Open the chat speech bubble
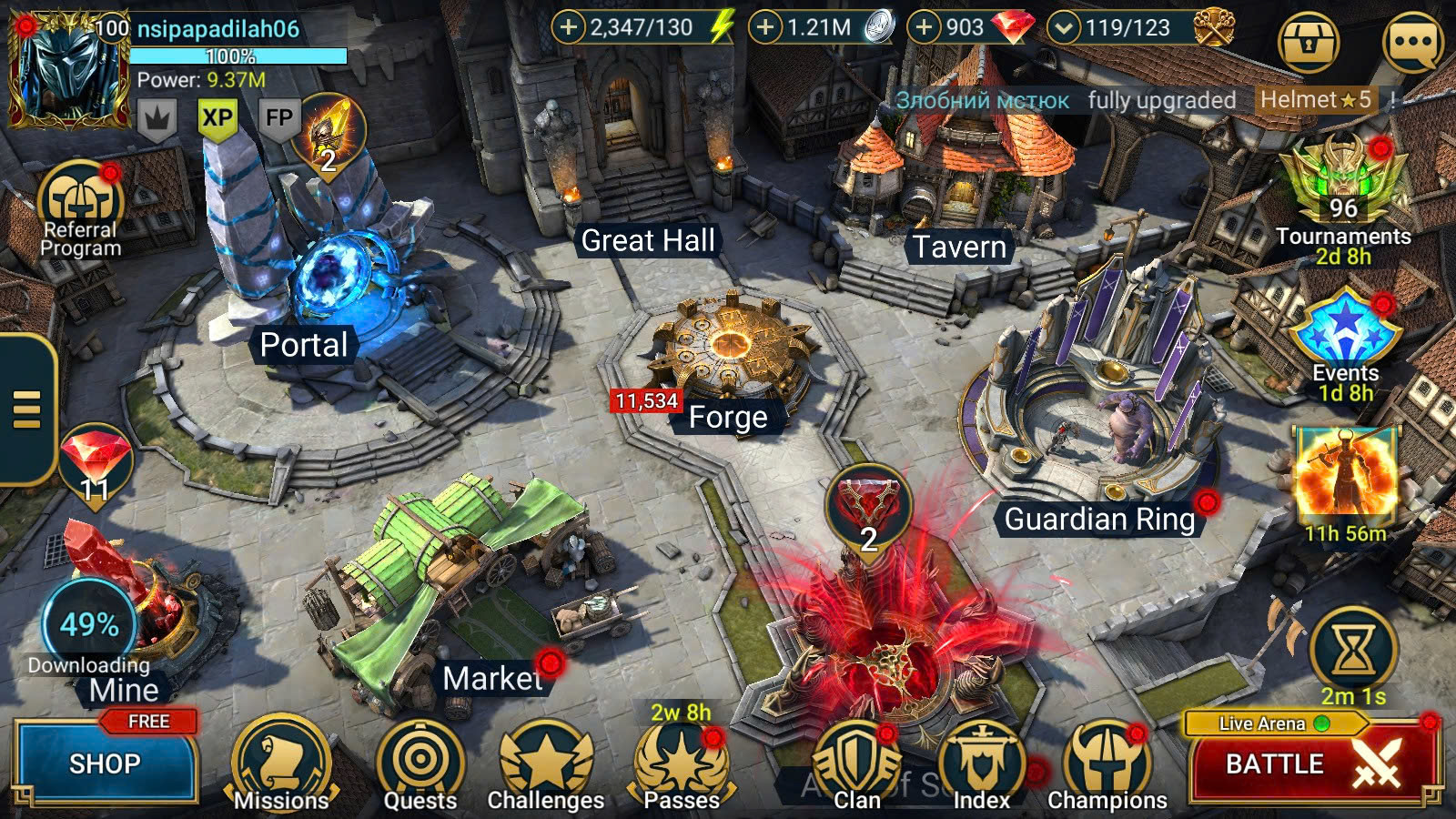This screenshot has height=819, width=1456. 1412,42
